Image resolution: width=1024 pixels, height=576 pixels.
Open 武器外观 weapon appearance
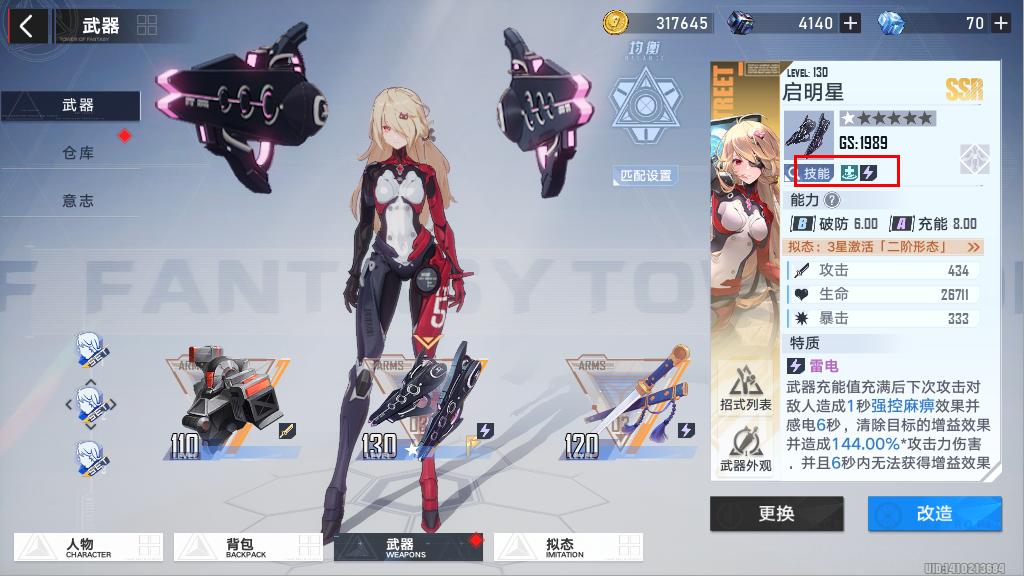(745, 448)
